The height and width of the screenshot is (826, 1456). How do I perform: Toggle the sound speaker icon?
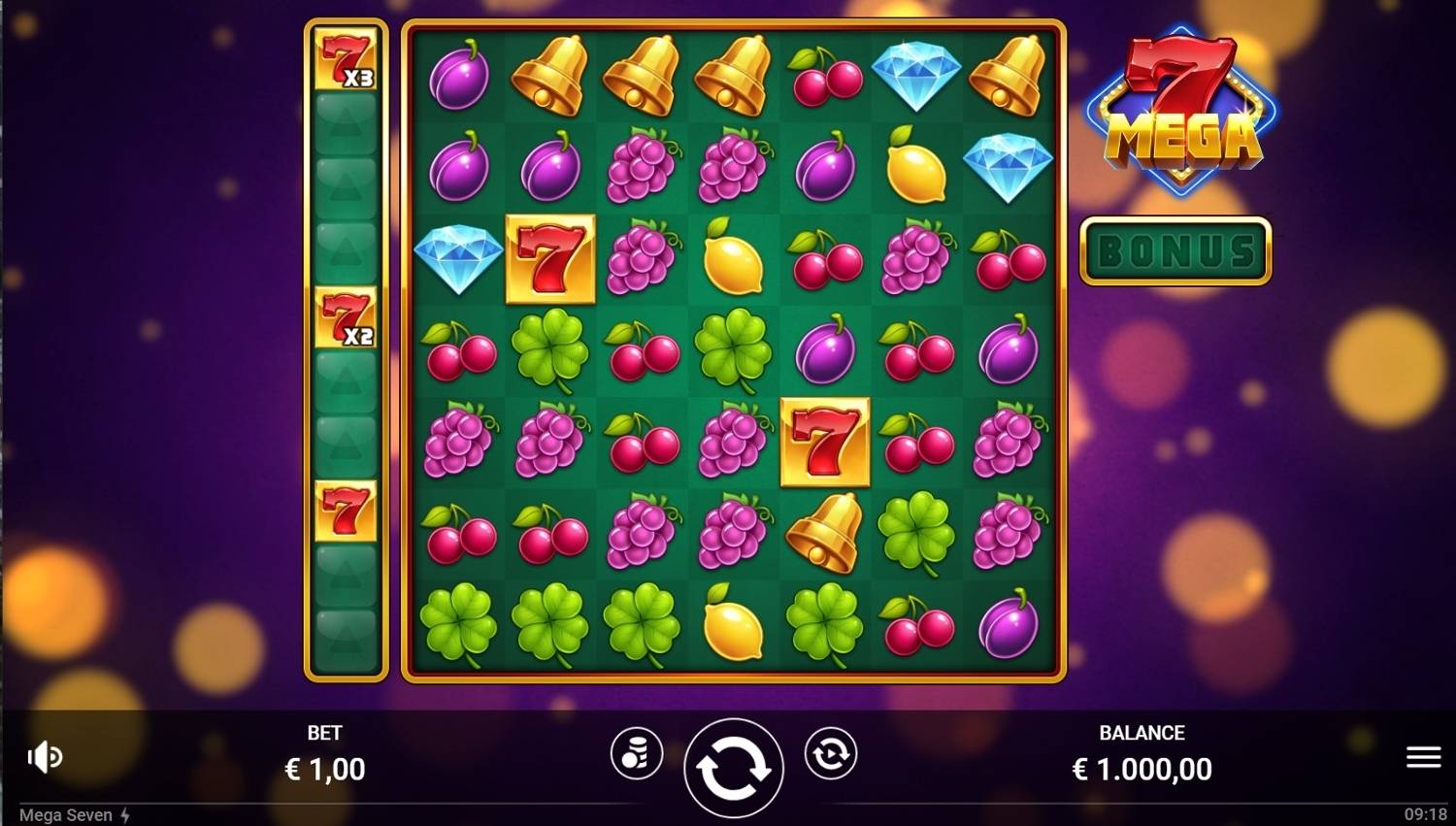pyautogui.click(x=45, y=757)
